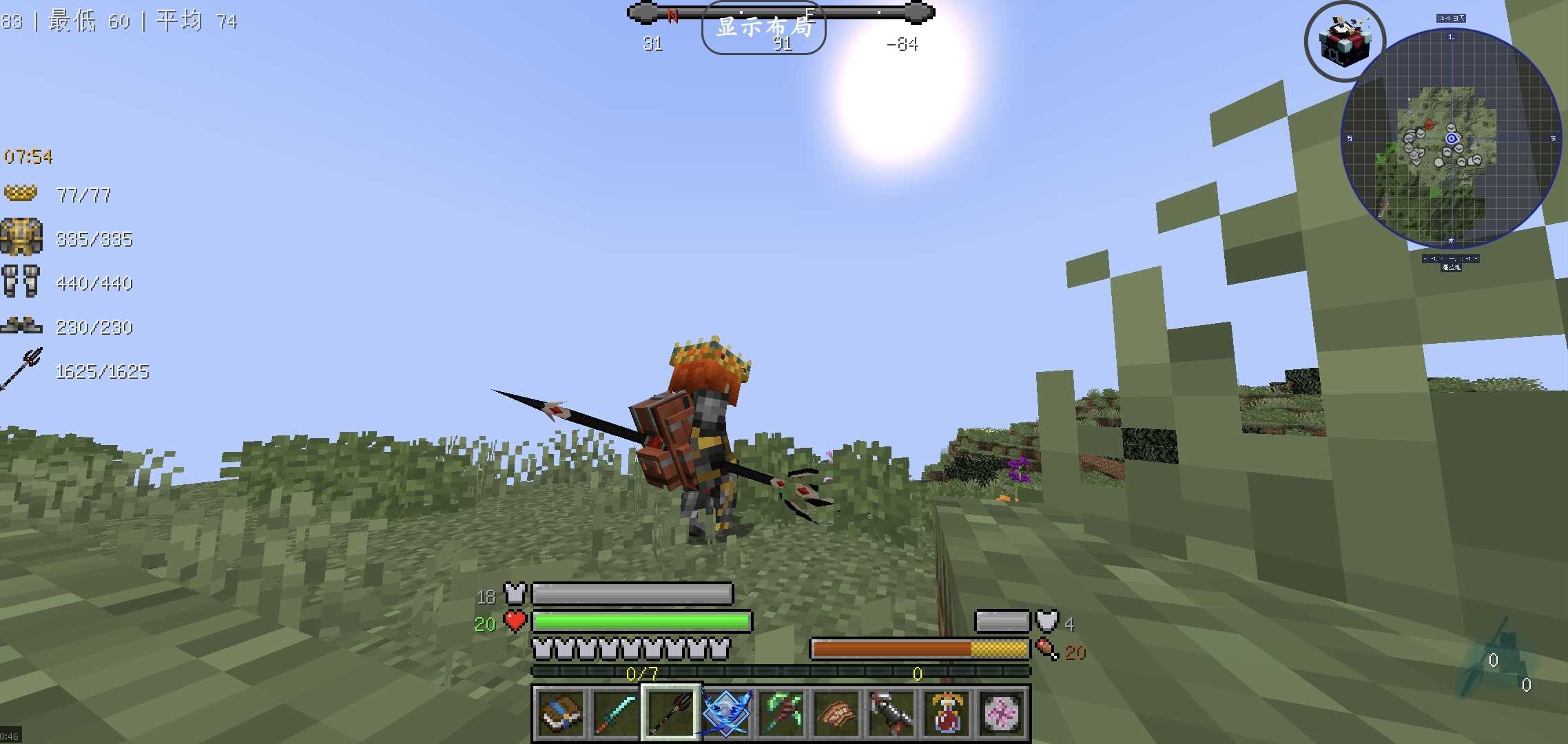This screenshot has height=744, width=1568.
Task: Click the 显示布局 layout button
Action: click(763, 28)
